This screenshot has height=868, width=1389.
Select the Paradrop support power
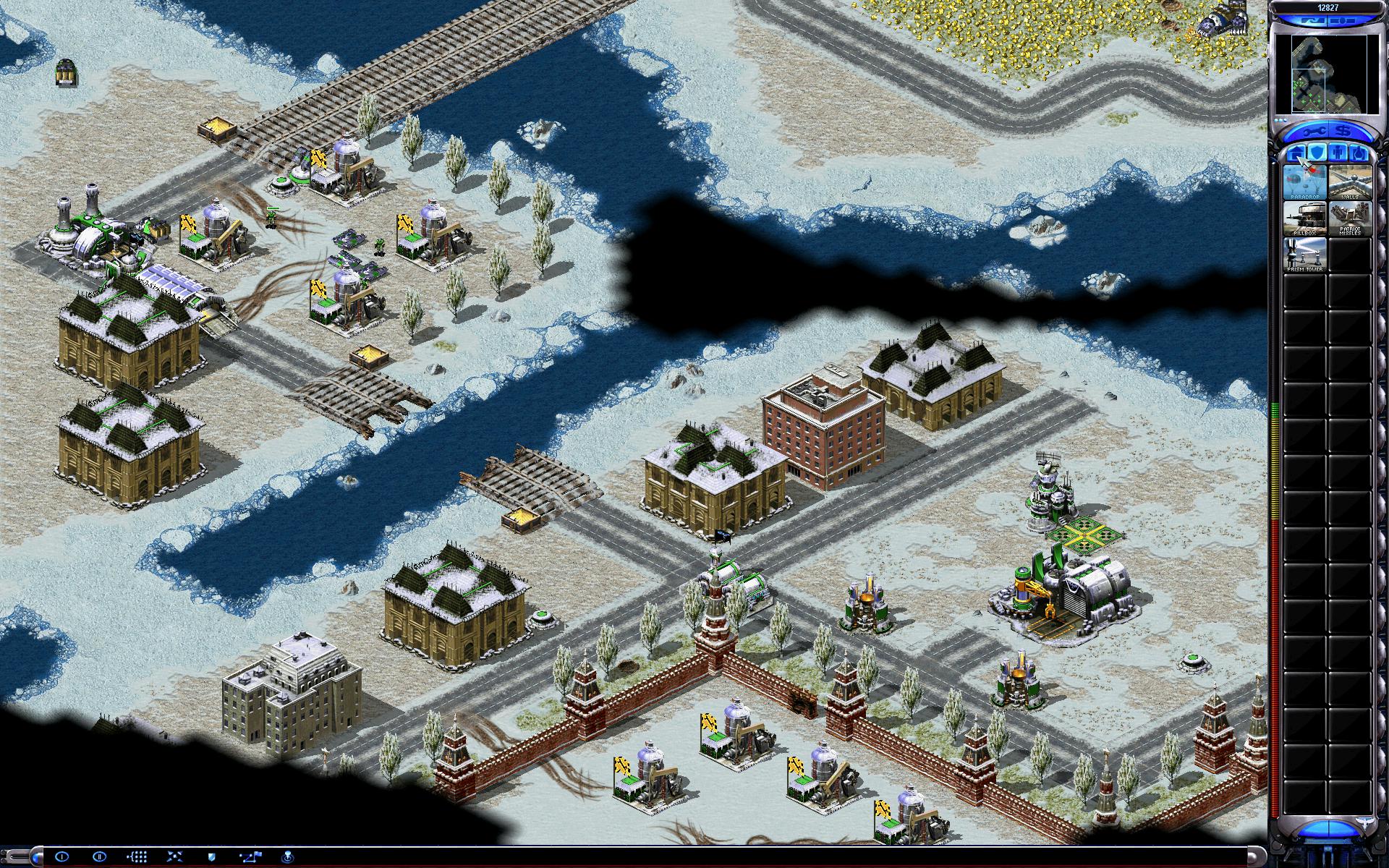(1304, 182)
